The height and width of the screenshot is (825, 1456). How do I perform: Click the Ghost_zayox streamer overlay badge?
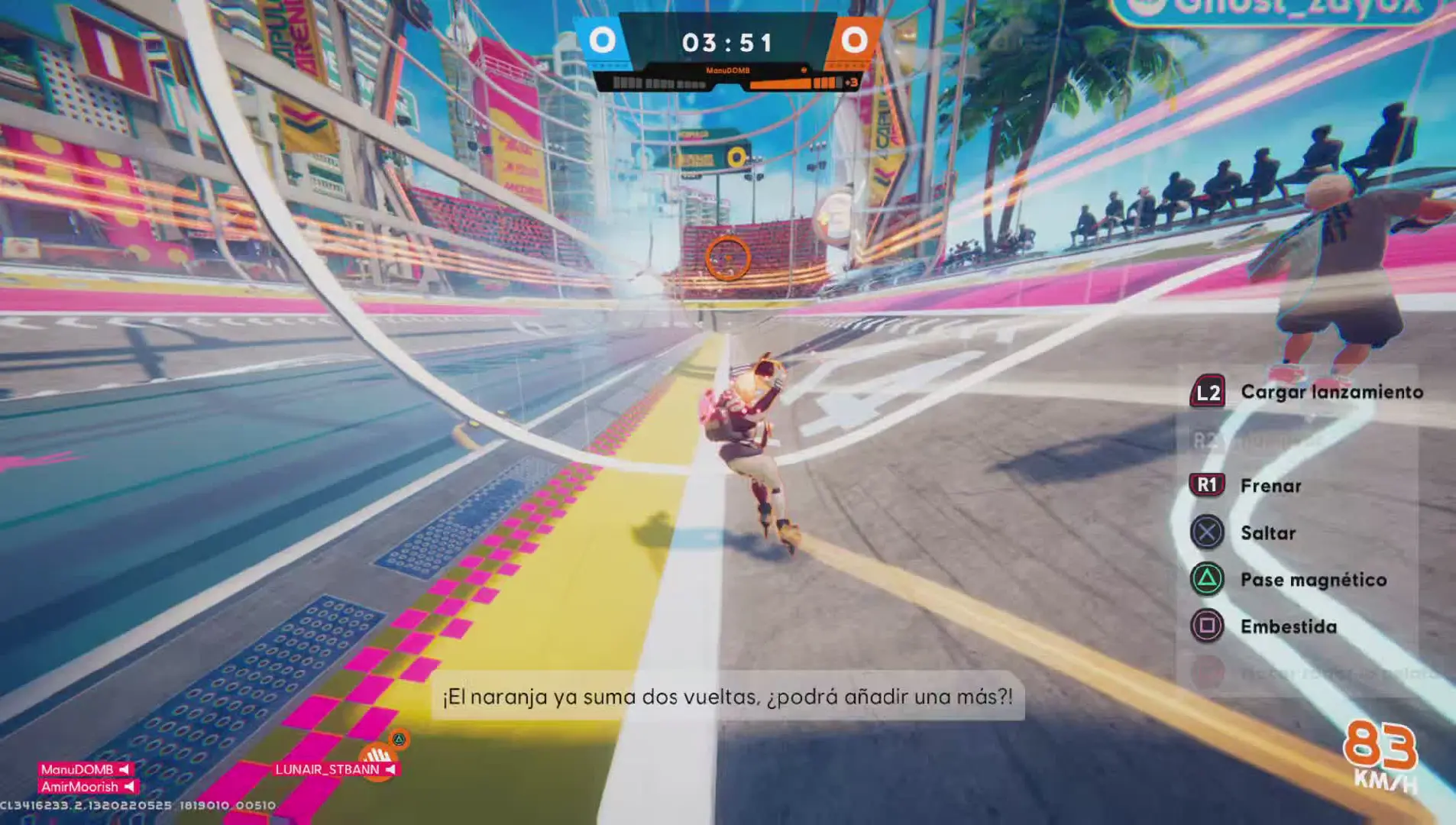1277,9
